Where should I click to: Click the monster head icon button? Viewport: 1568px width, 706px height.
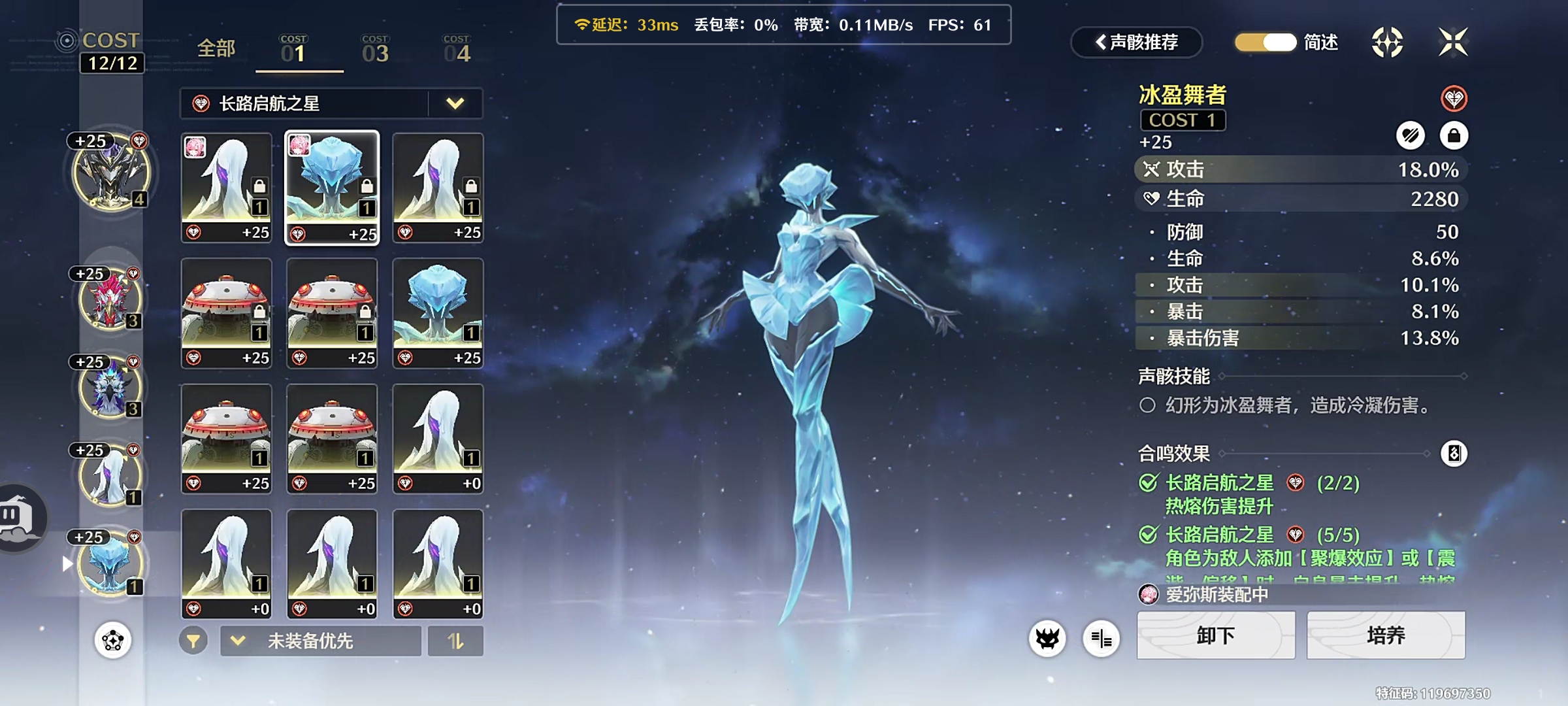pos(1047,638)
